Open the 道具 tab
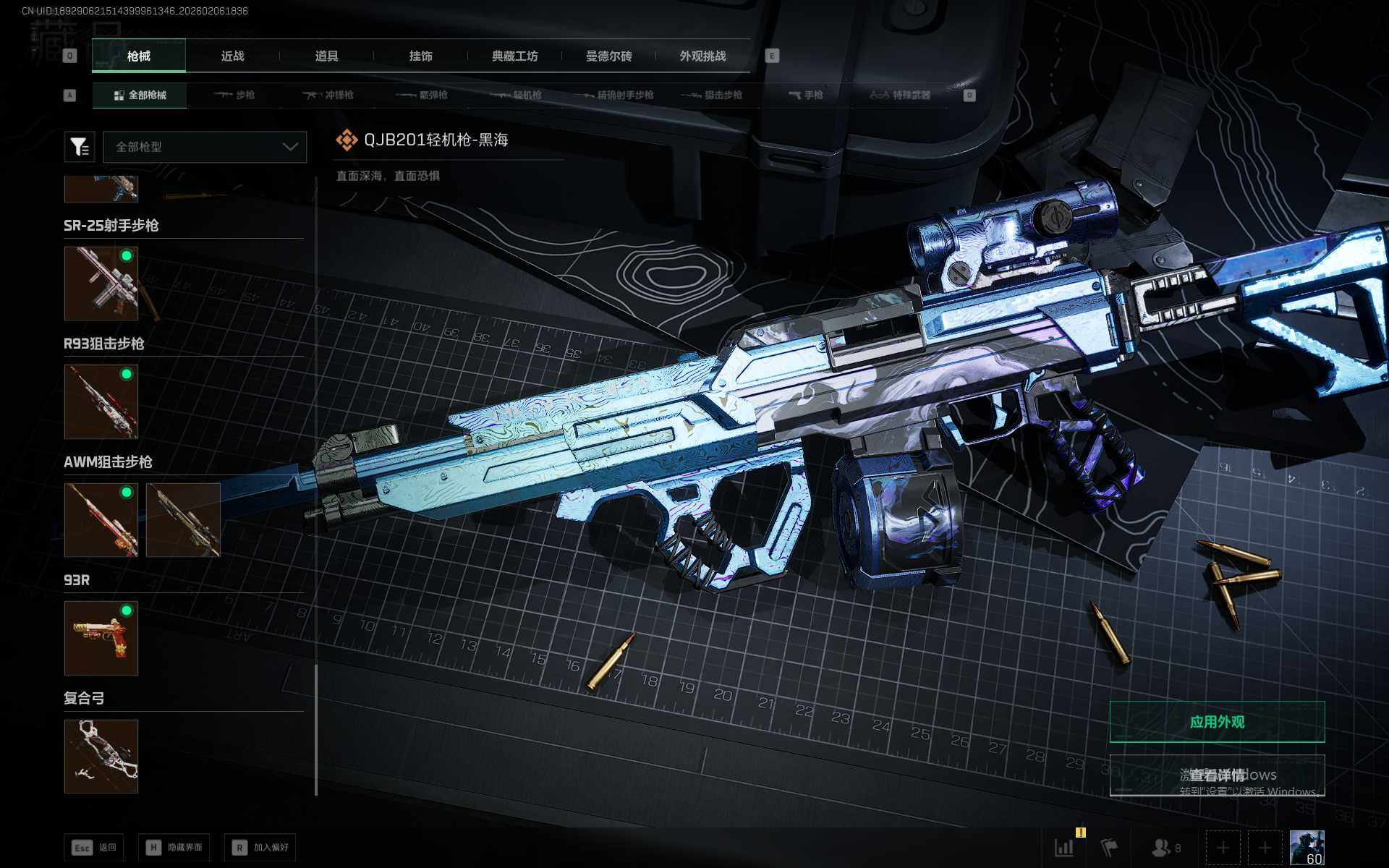The height and width of the screenshot is (868, 1389). [326, 56]
